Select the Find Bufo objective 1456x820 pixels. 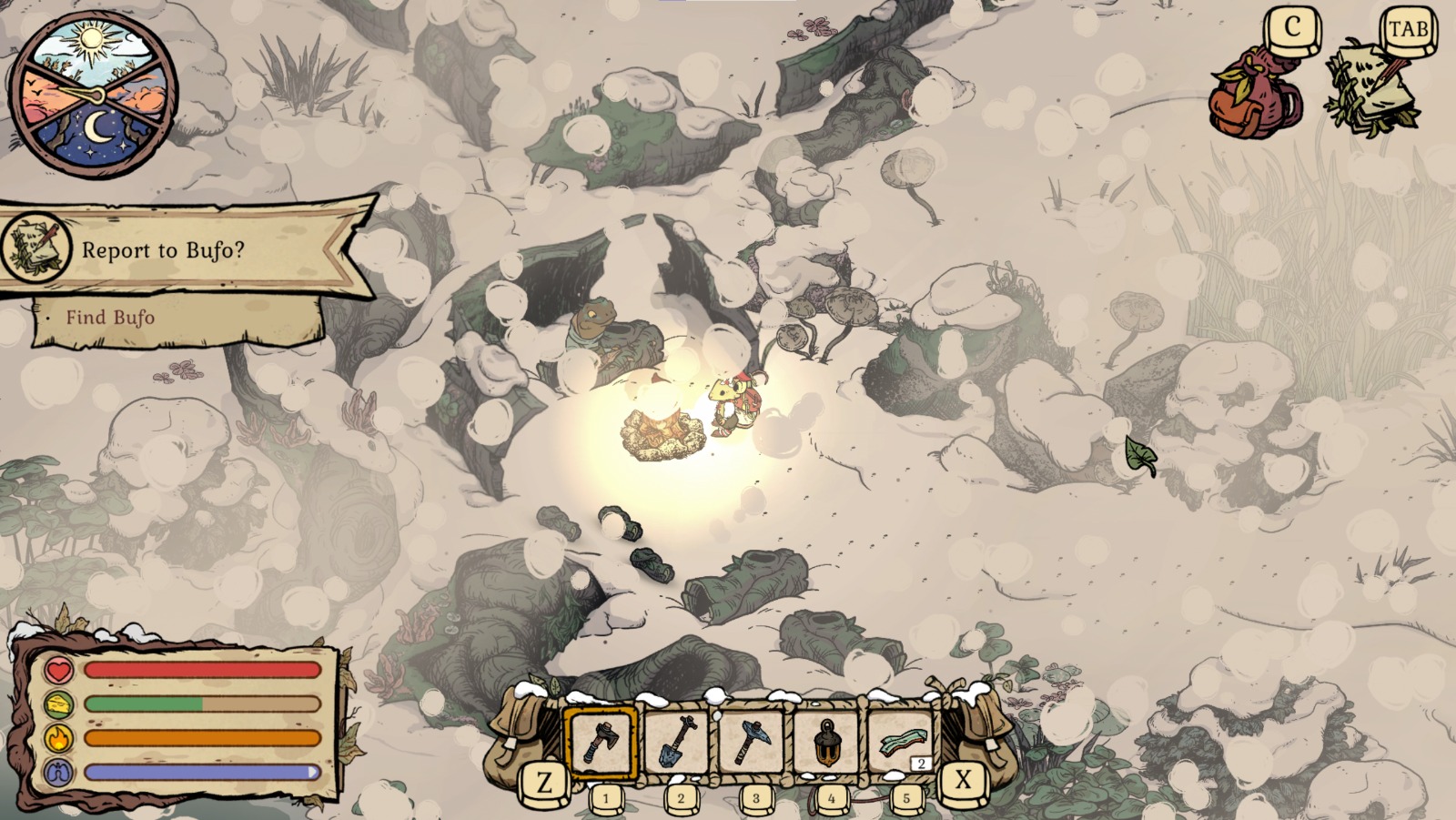110,318
